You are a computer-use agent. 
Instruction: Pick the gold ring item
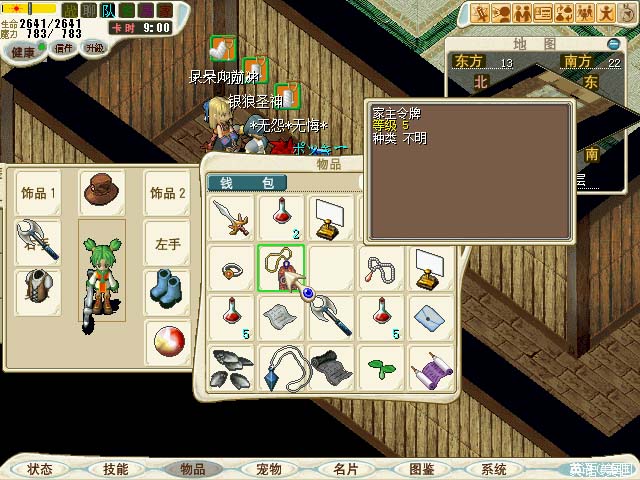click(x=232, y=268)
